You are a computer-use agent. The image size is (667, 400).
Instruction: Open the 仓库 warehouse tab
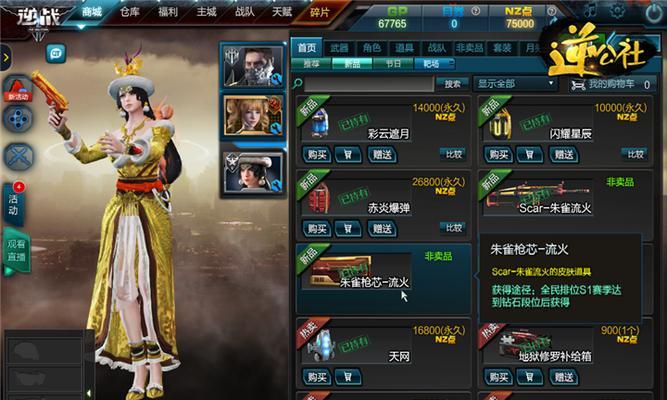click(129, 12)
